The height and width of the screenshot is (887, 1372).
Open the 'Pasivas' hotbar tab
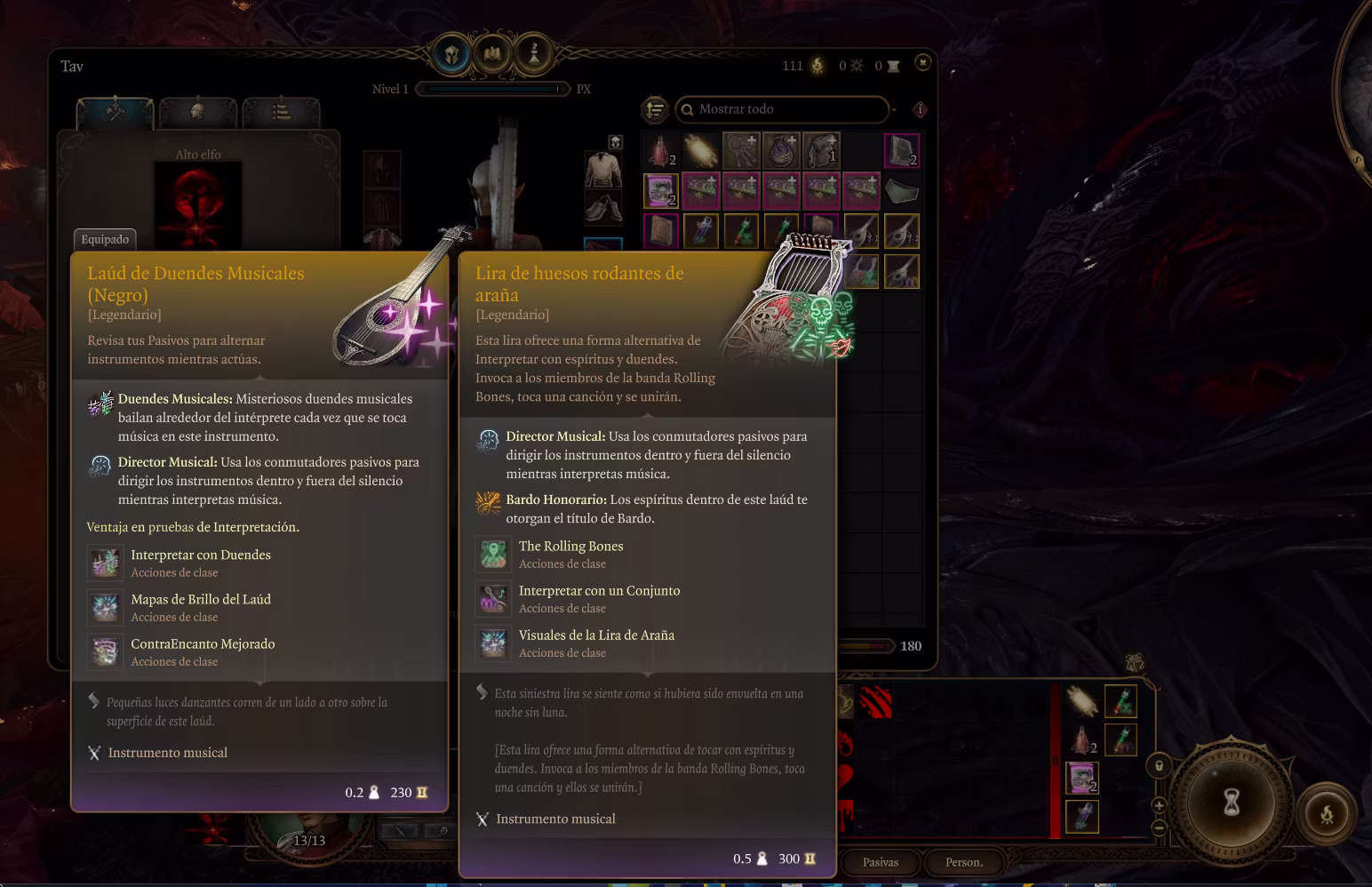pos(880,862)
